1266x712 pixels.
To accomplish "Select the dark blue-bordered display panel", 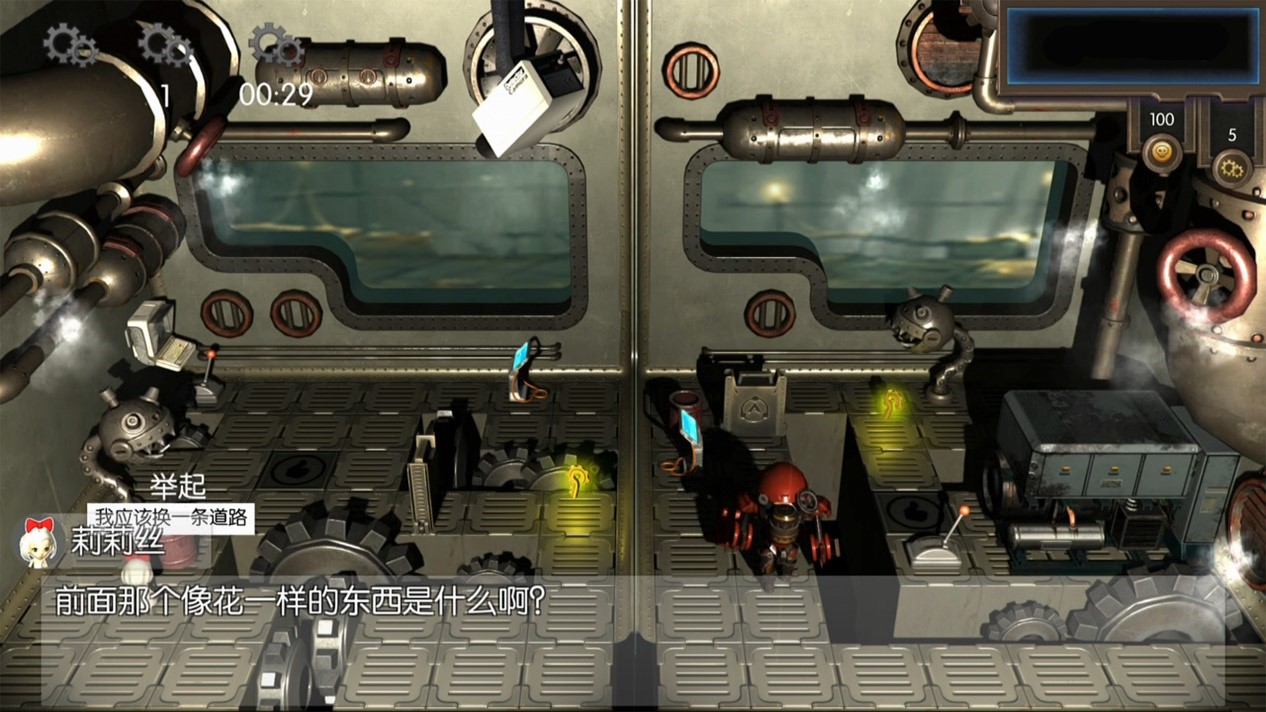I will [1132, 45].
